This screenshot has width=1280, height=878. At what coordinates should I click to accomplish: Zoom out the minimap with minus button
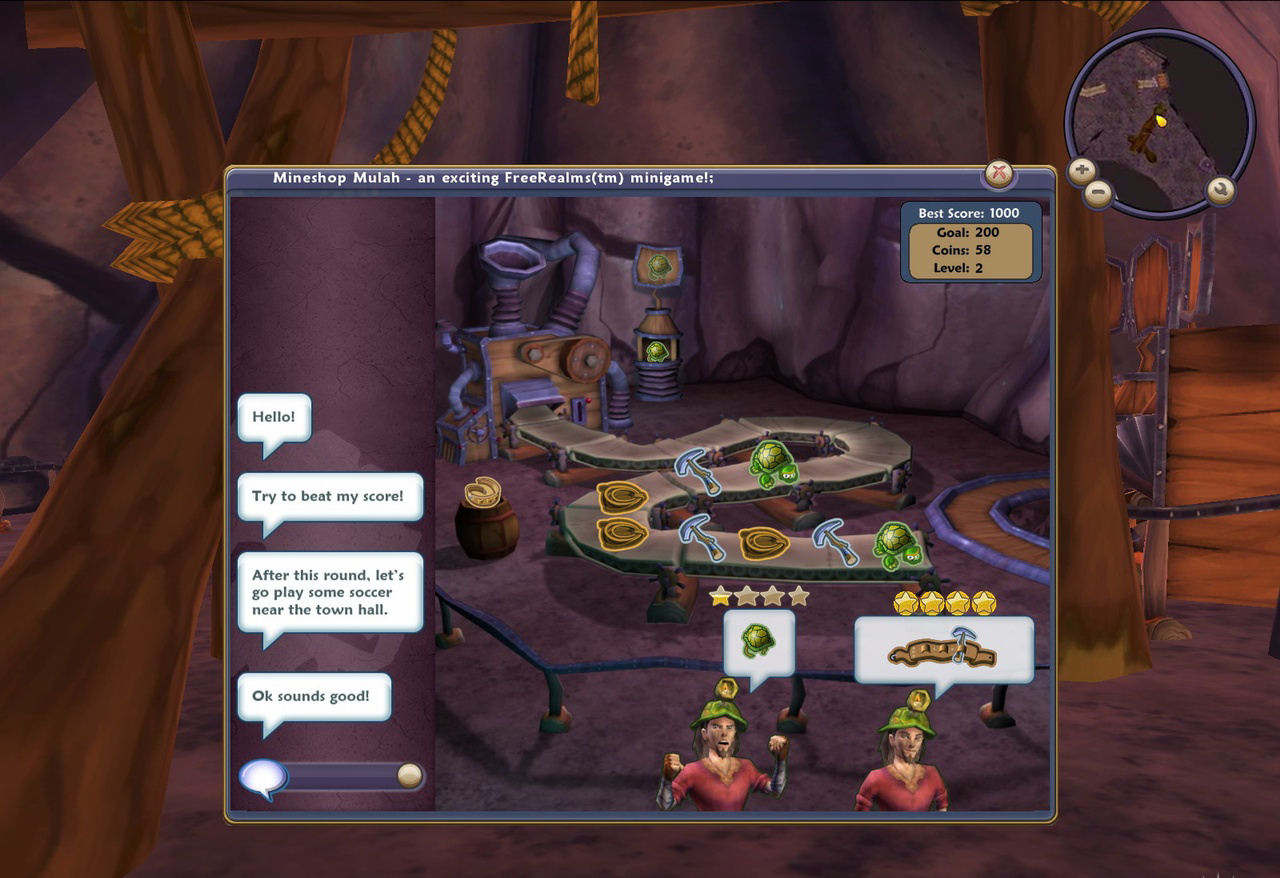coord(1097,191)
